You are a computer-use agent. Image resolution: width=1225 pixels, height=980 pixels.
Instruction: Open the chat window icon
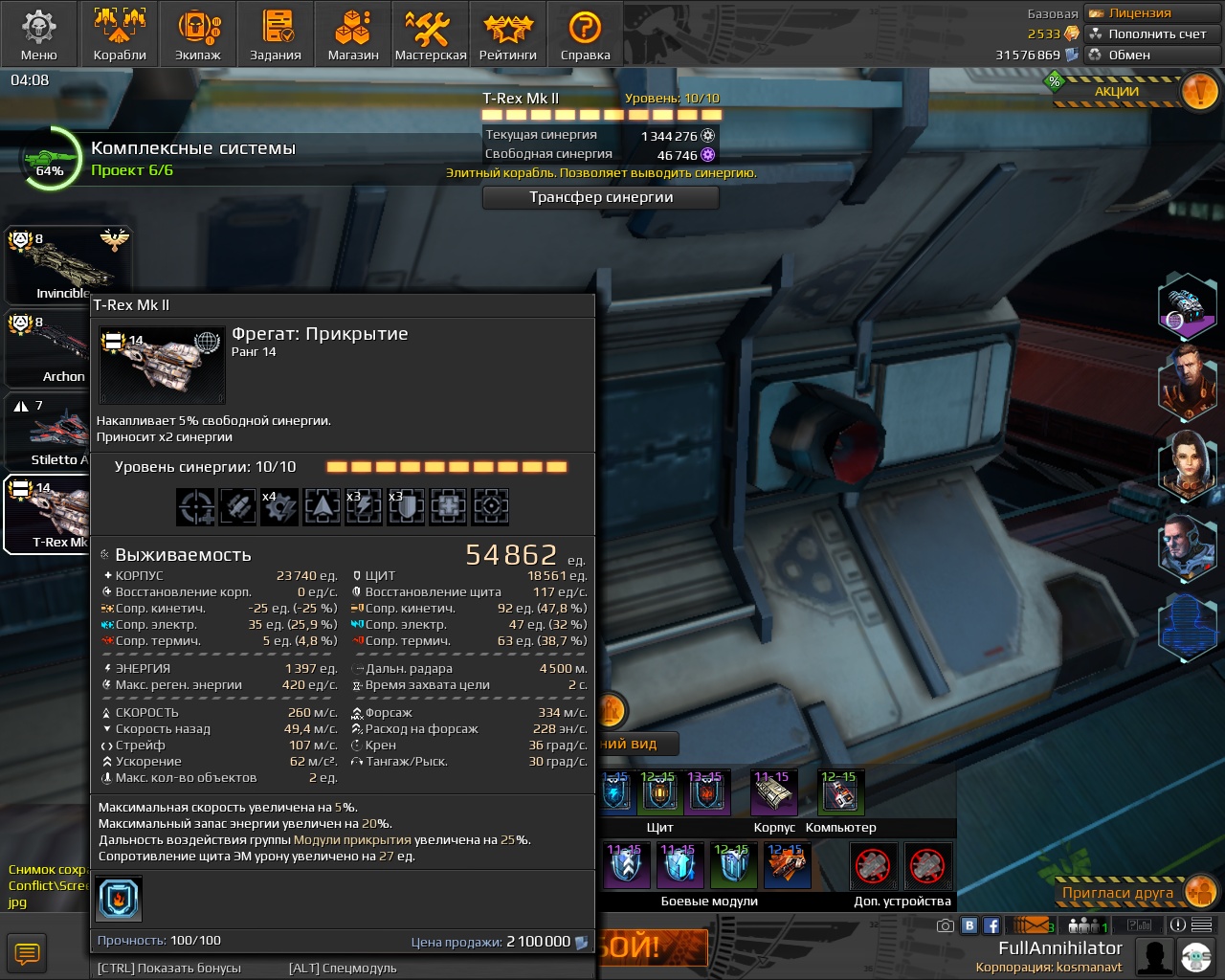tap(27, 953)
